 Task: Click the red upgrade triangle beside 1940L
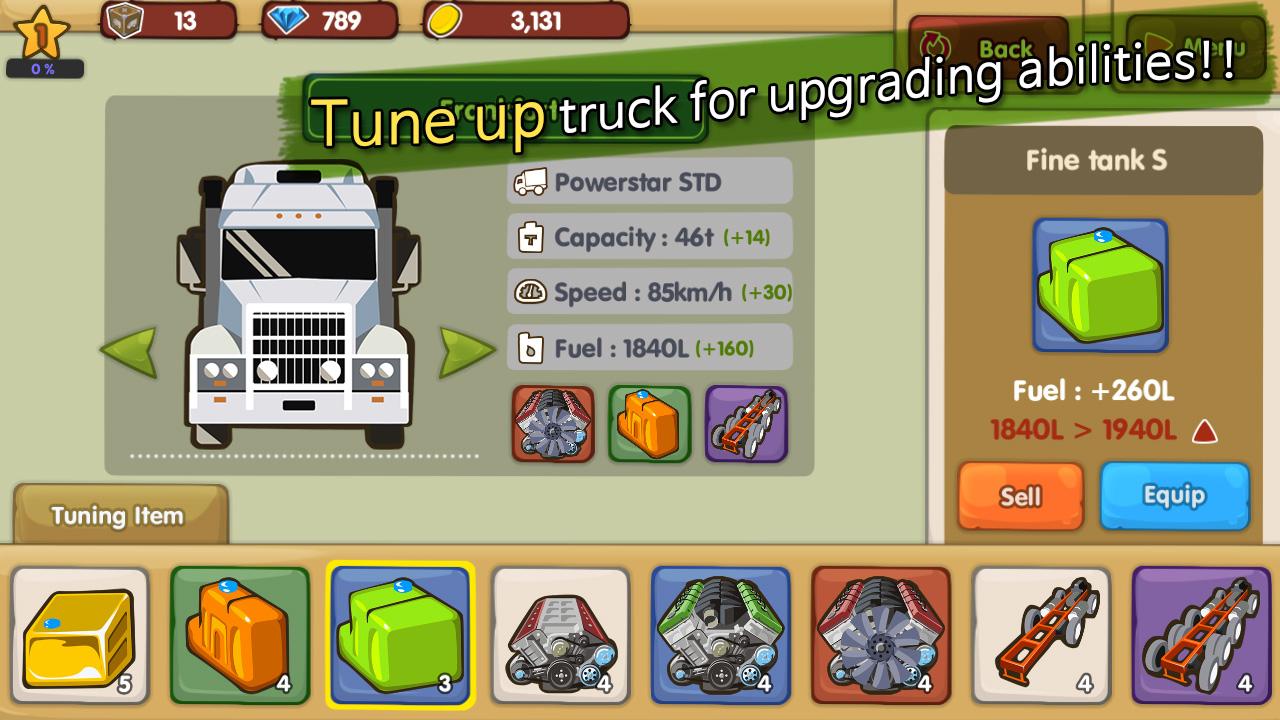[1207, 432]
